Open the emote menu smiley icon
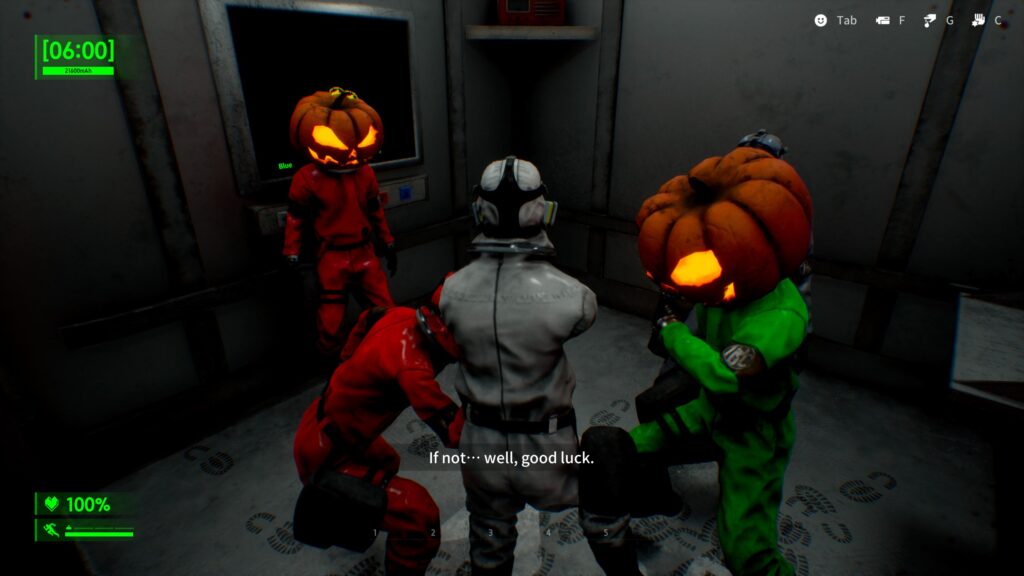The height and width of the screenshot is (576, 1024). [821, 20]
